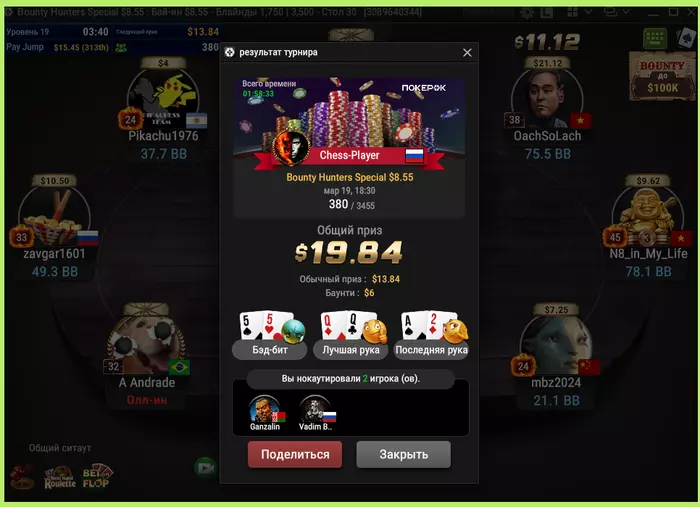View zavgar1601's player seat

click(55, 222)
